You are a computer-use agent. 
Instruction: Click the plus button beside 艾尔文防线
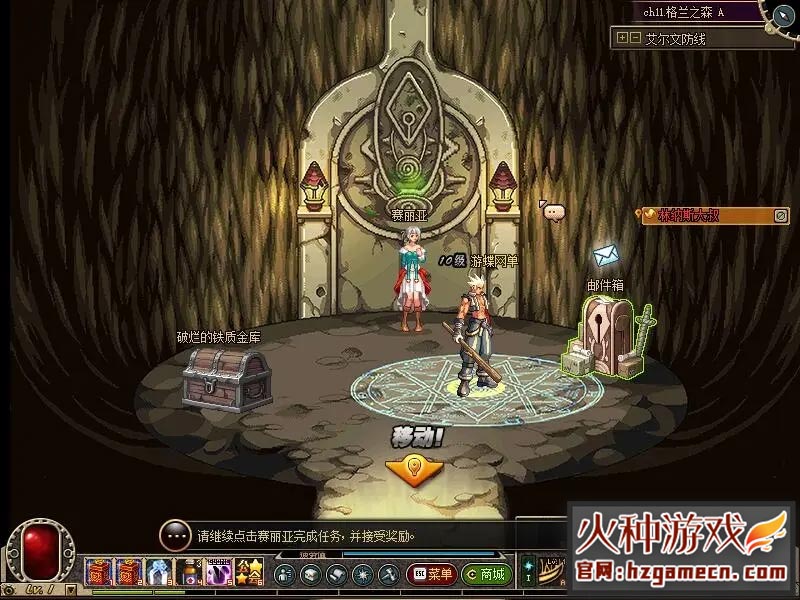pos(622,38)
